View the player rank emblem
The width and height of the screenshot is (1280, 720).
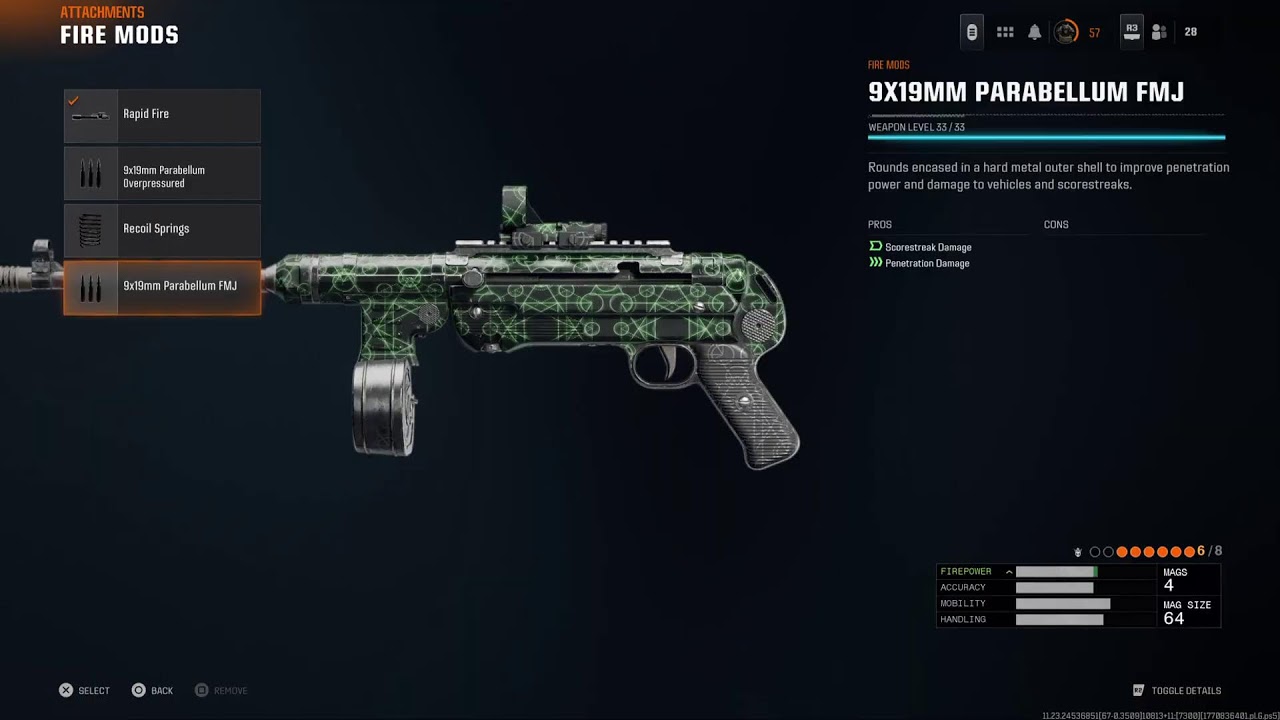pos(1067,32)
